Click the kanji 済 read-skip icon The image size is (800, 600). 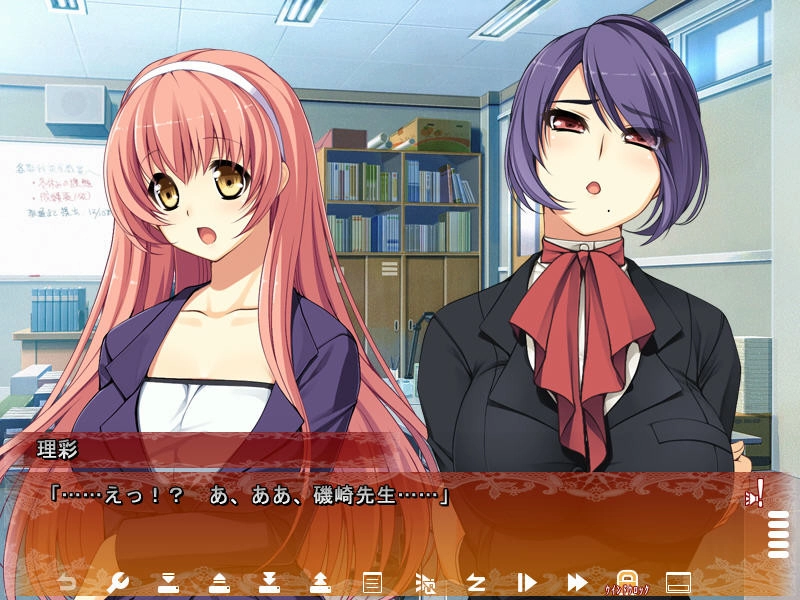[425, 582]
